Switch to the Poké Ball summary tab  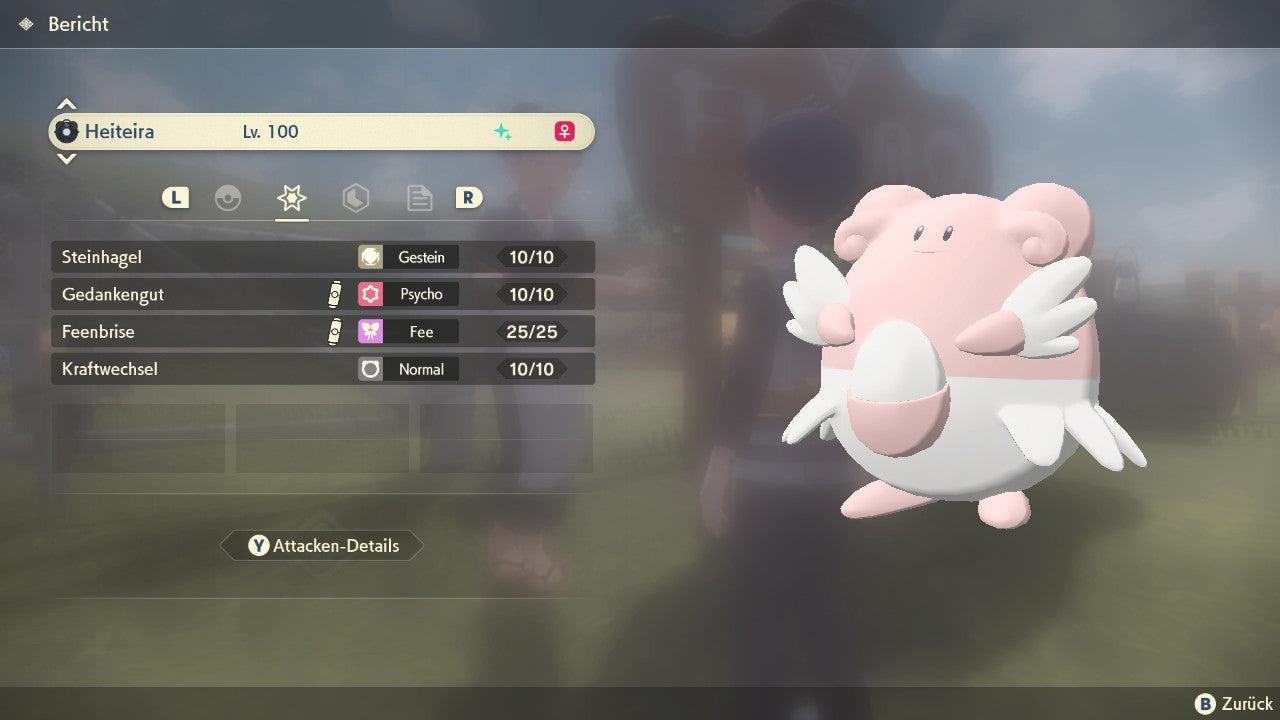(228, 198)
